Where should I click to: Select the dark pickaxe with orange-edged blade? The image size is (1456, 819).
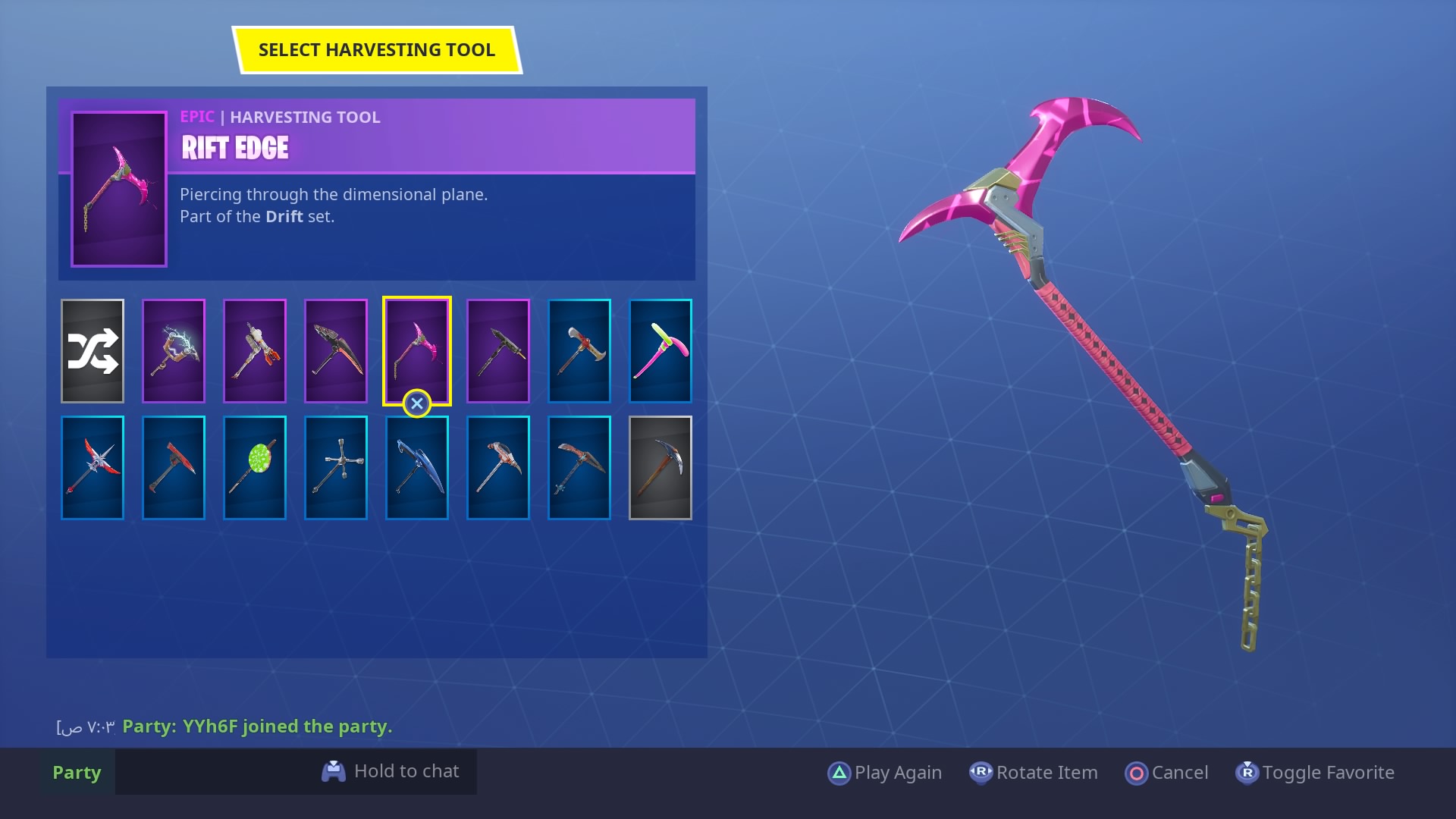[x=336, y=350]
